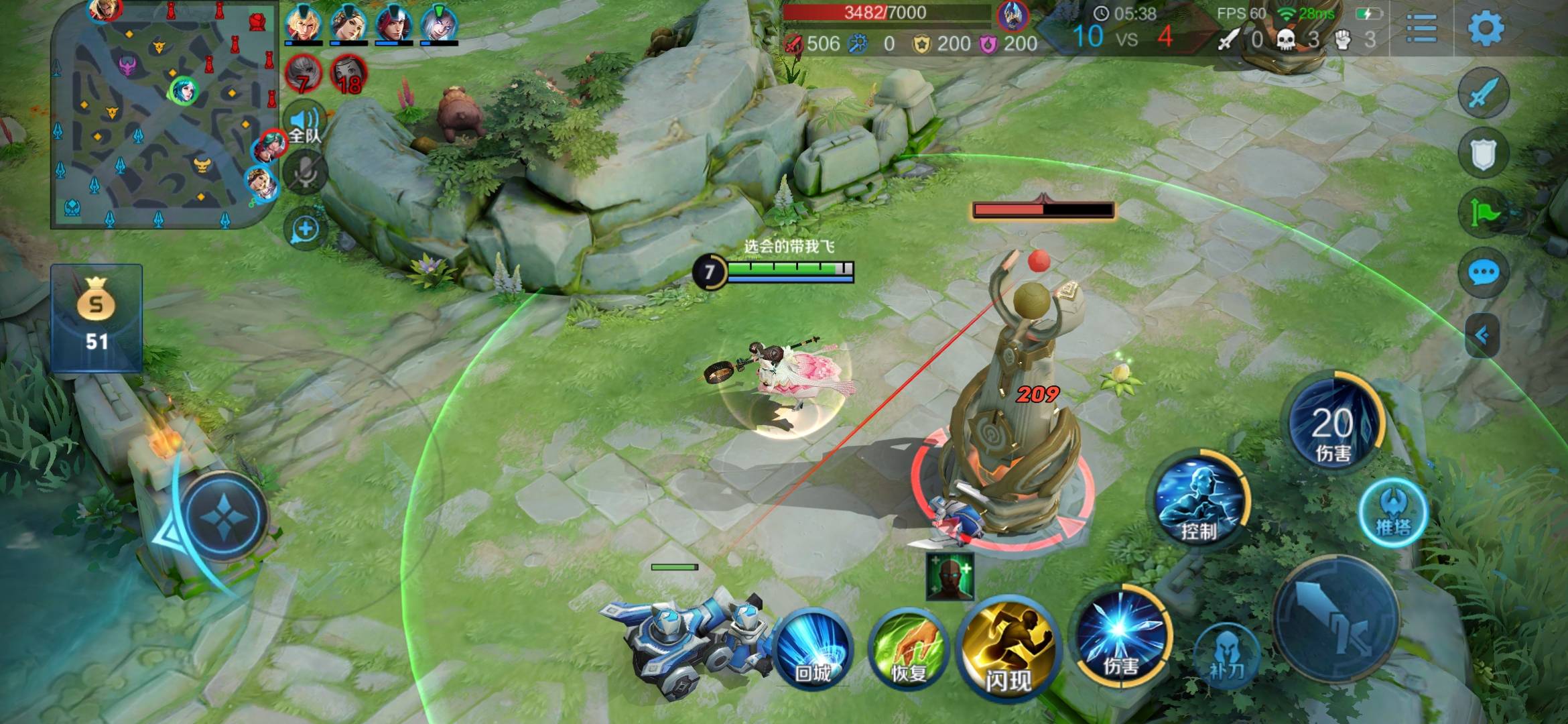Use the 恢复 heal ability
1568x724 pixels.
[908, 648]
